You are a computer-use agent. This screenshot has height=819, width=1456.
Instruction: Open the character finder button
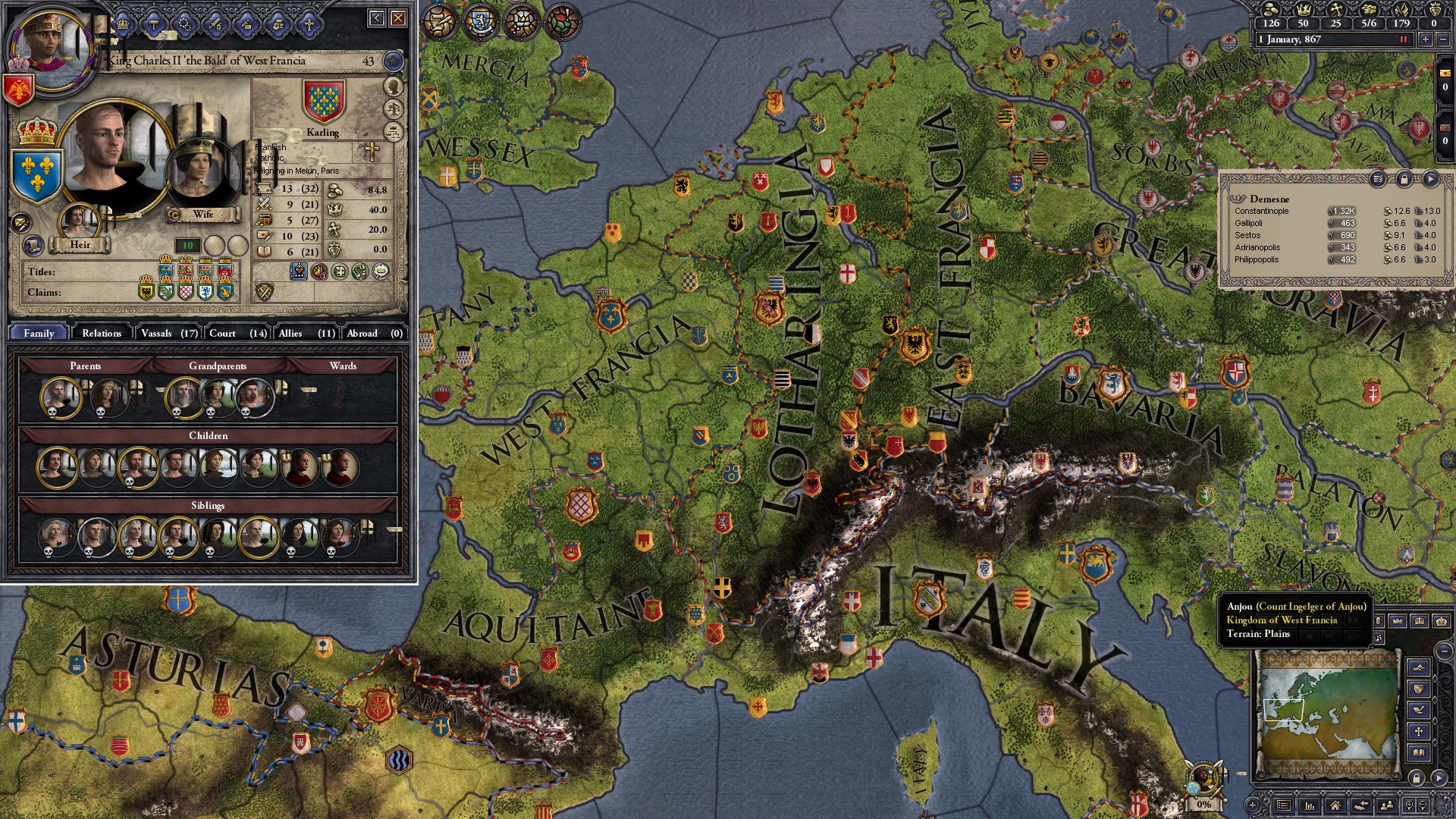pyautogui.click(x=1386, y=805)
